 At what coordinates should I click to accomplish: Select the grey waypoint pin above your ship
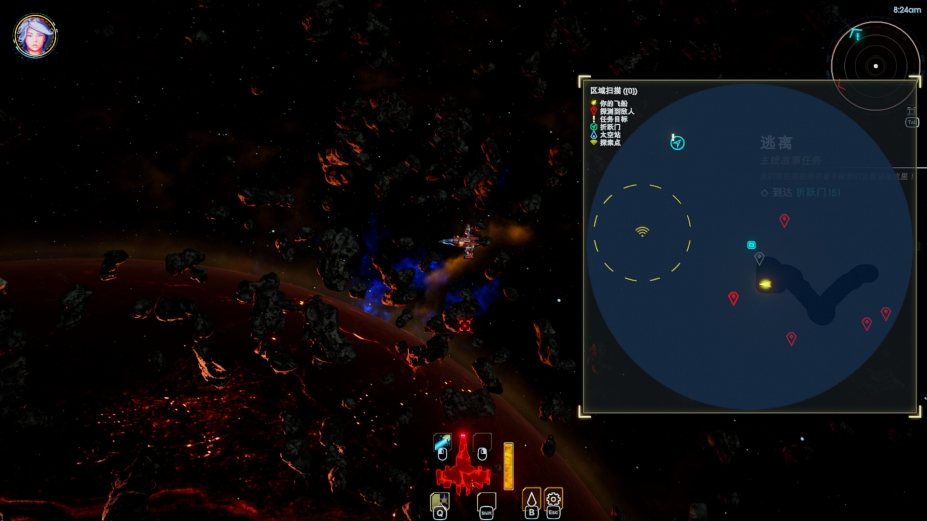(x=759, y=258)
